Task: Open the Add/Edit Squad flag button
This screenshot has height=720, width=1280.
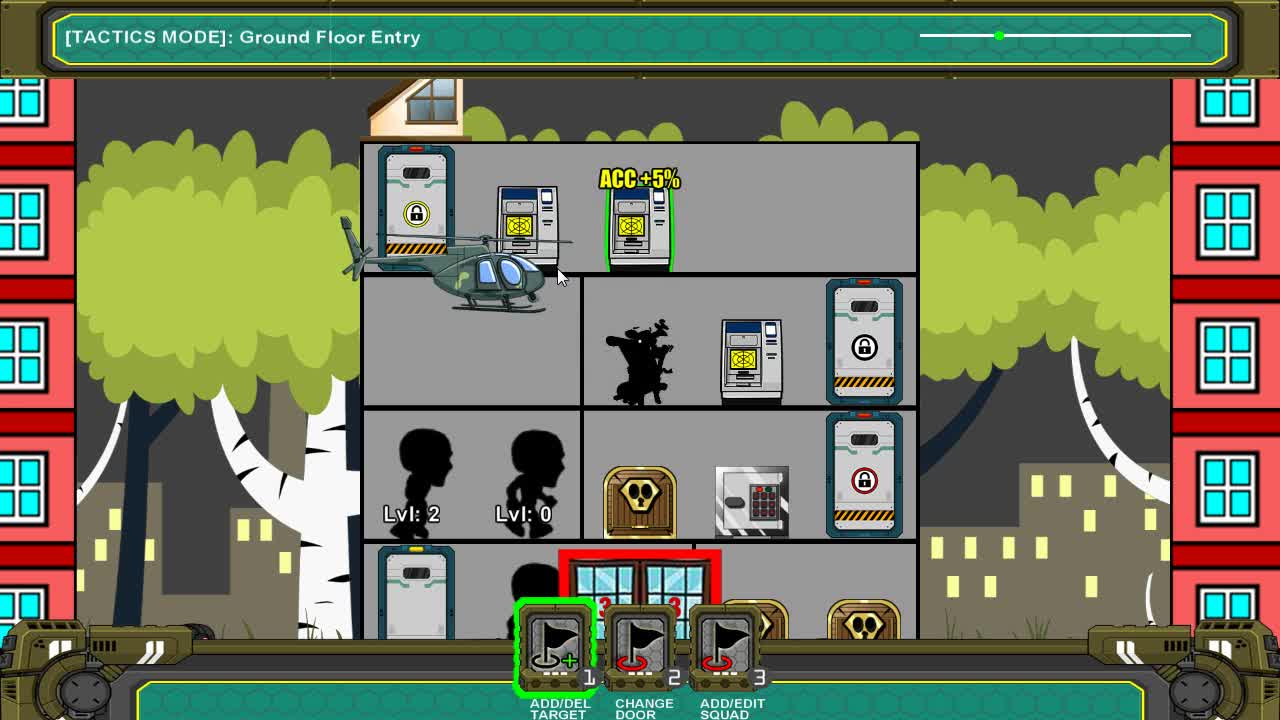Action: [x=725, y=647]
